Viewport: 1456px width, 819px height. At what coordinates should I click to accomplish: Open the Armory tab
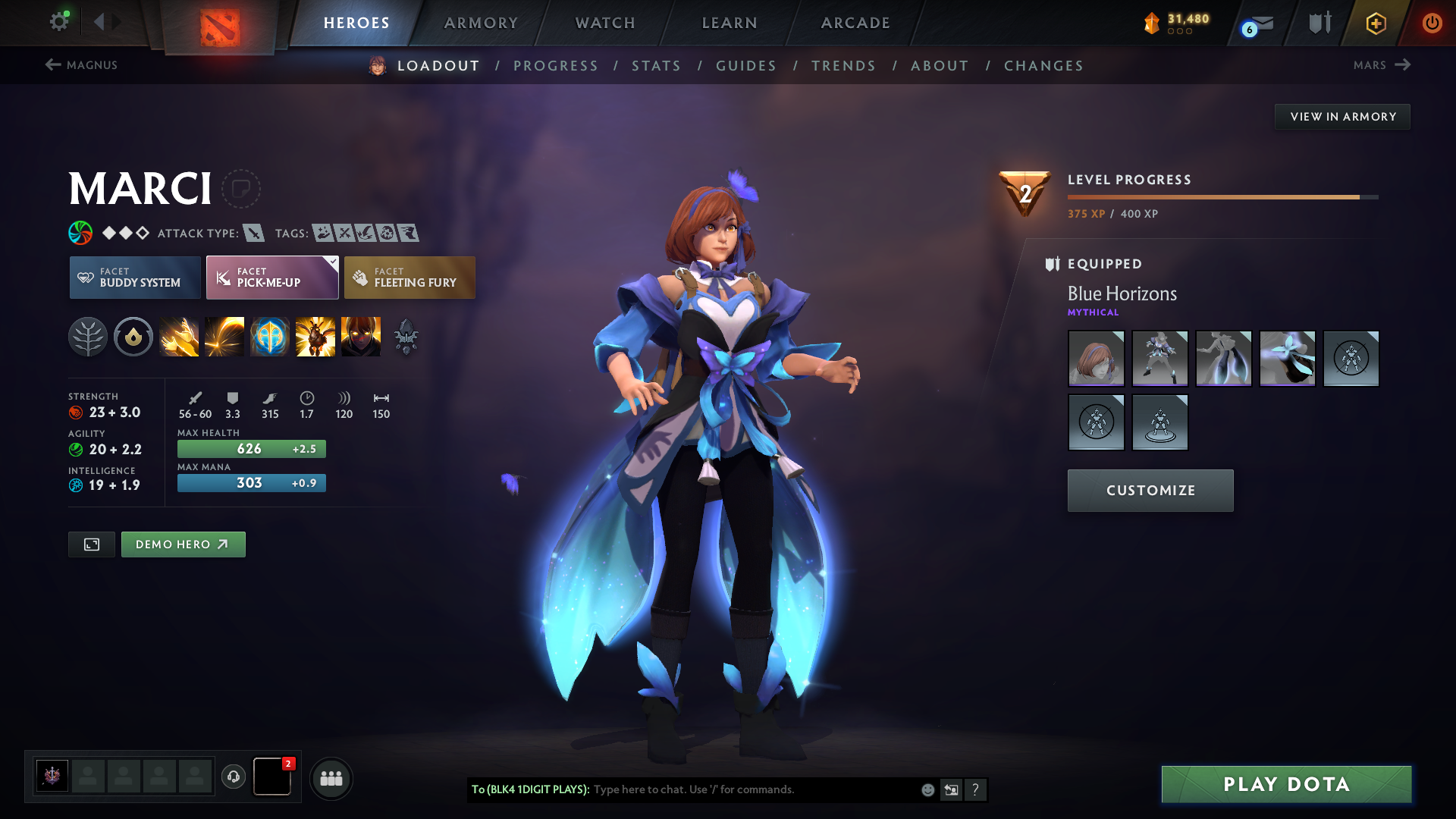(x=481, y=23)
